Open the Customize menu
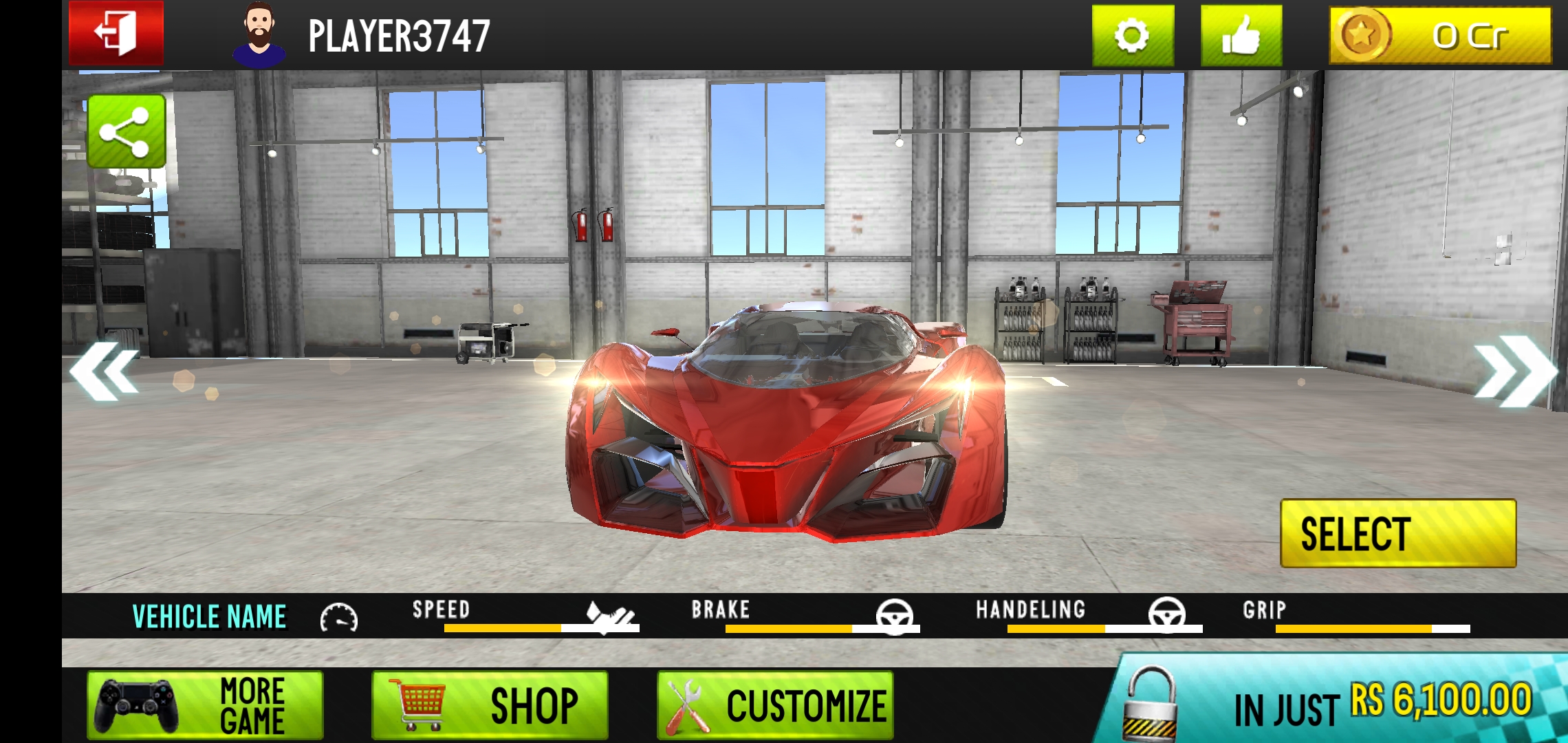This screenshot has height=743, width=1568. (774, 705)
